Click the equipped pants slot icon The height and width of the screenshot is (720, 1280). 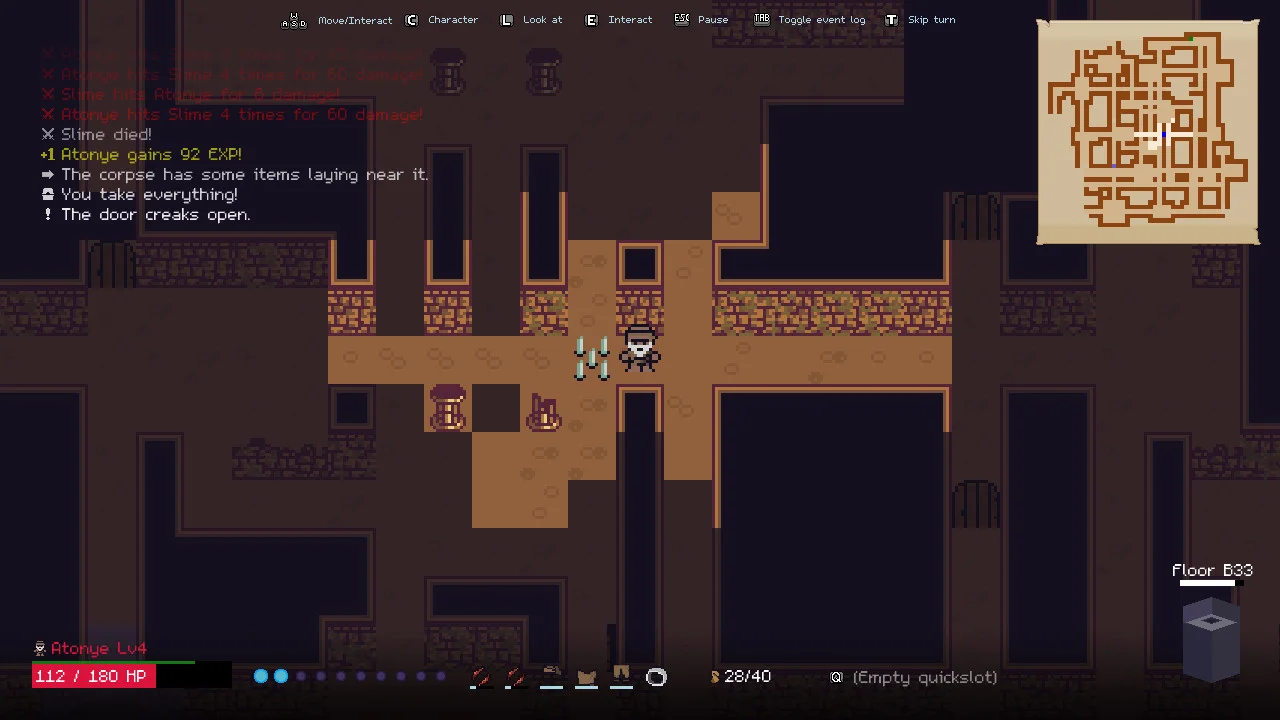point(621,677)
